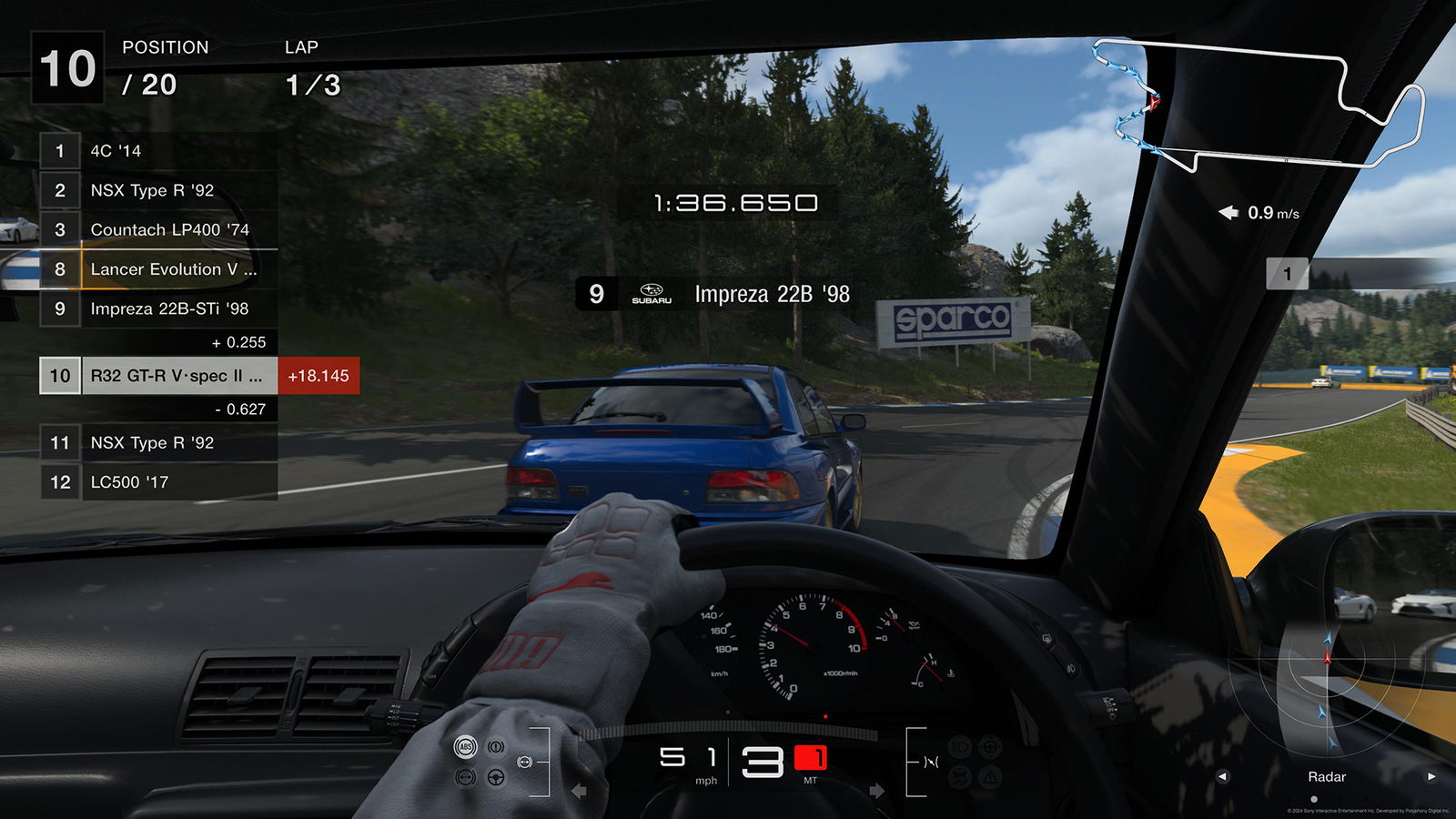This screenshot has height=819, width=1456.
Task: Toggle the hazard warning triangle indicator
Action: pos(990,776)
